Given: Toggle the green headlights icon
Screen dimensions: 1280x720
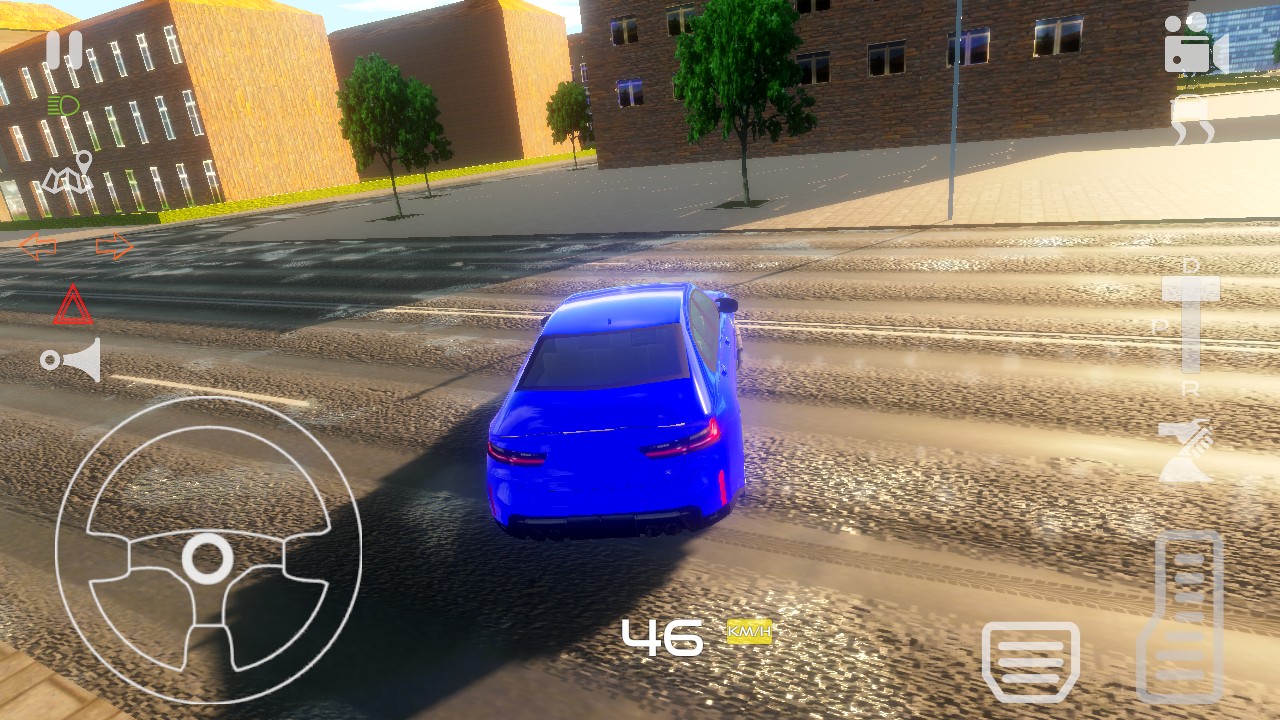Looking at the screenshot, I should [64, 104].
